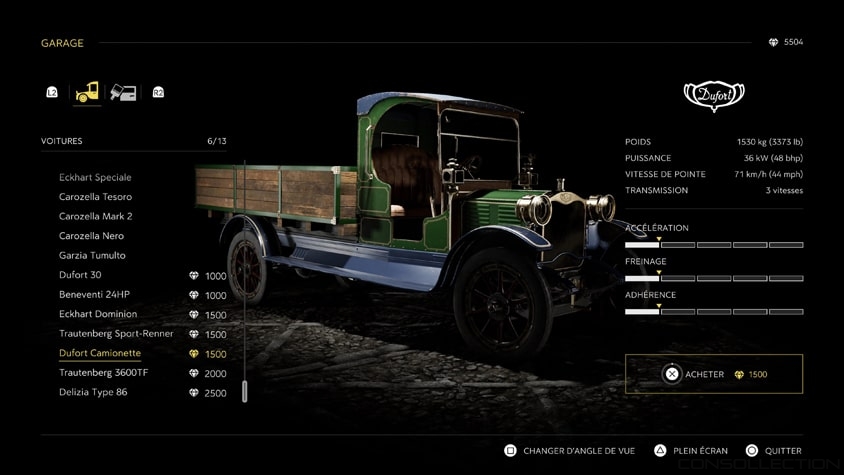844x475 pixels.
Task: Pick the Eckhart Dominion entry
Action: pos(98,314)
